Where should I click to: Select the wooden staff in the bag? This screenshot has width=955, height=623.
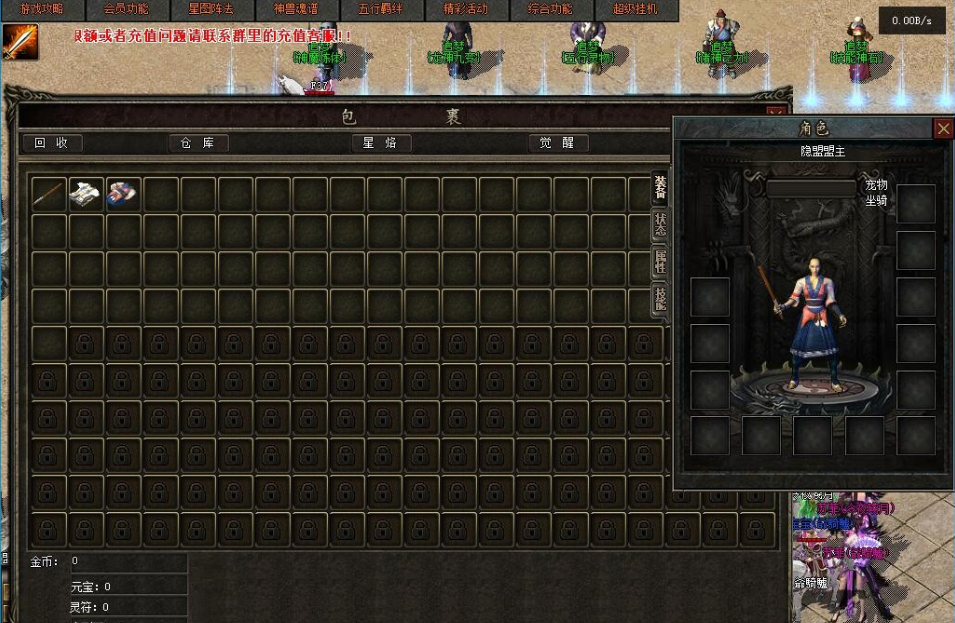(x=49, y=193)
